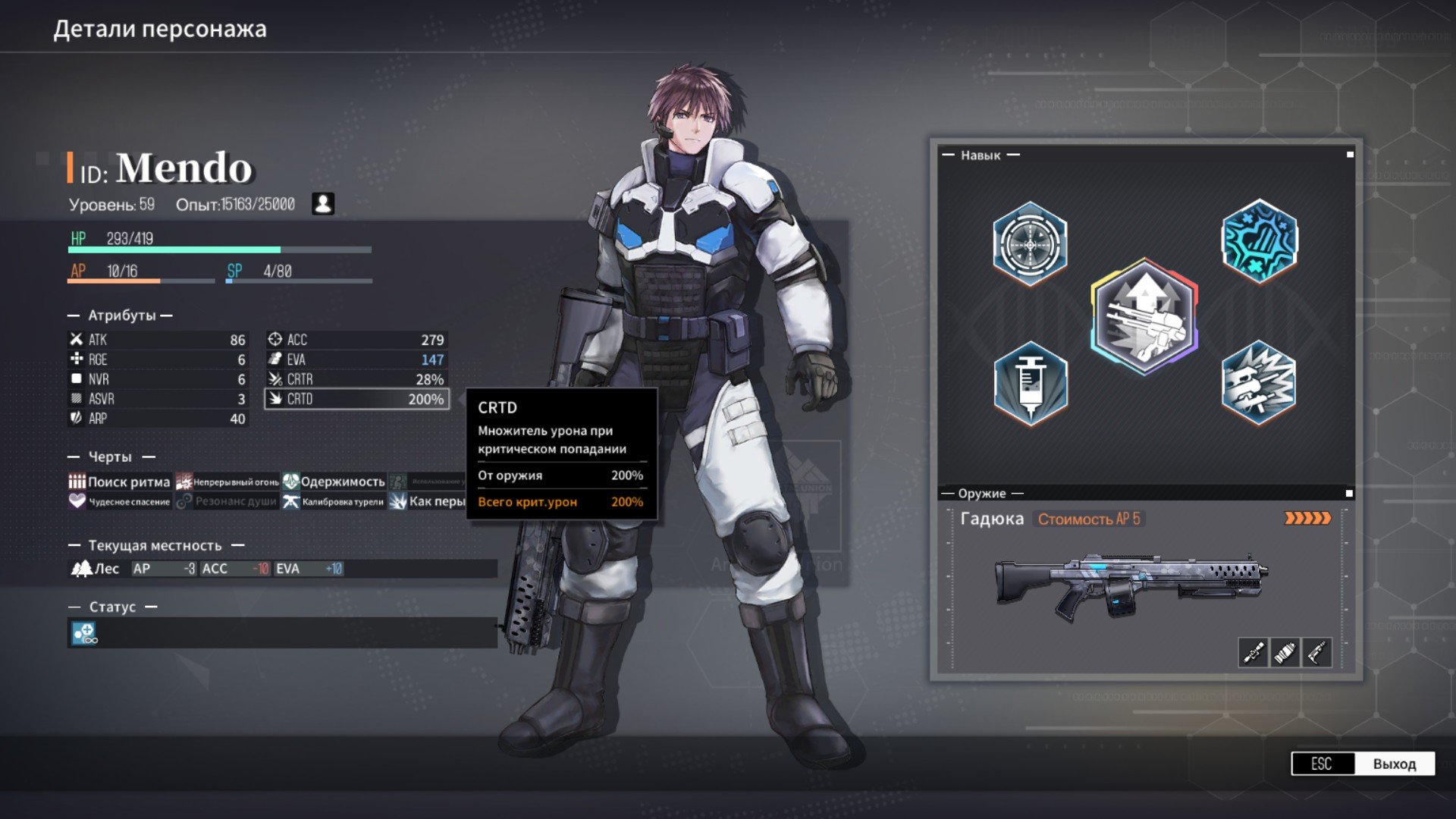Viewport: 1456px width, 819px height.
Task: Inspect the blue status effect icon
Action: [84, 632]
